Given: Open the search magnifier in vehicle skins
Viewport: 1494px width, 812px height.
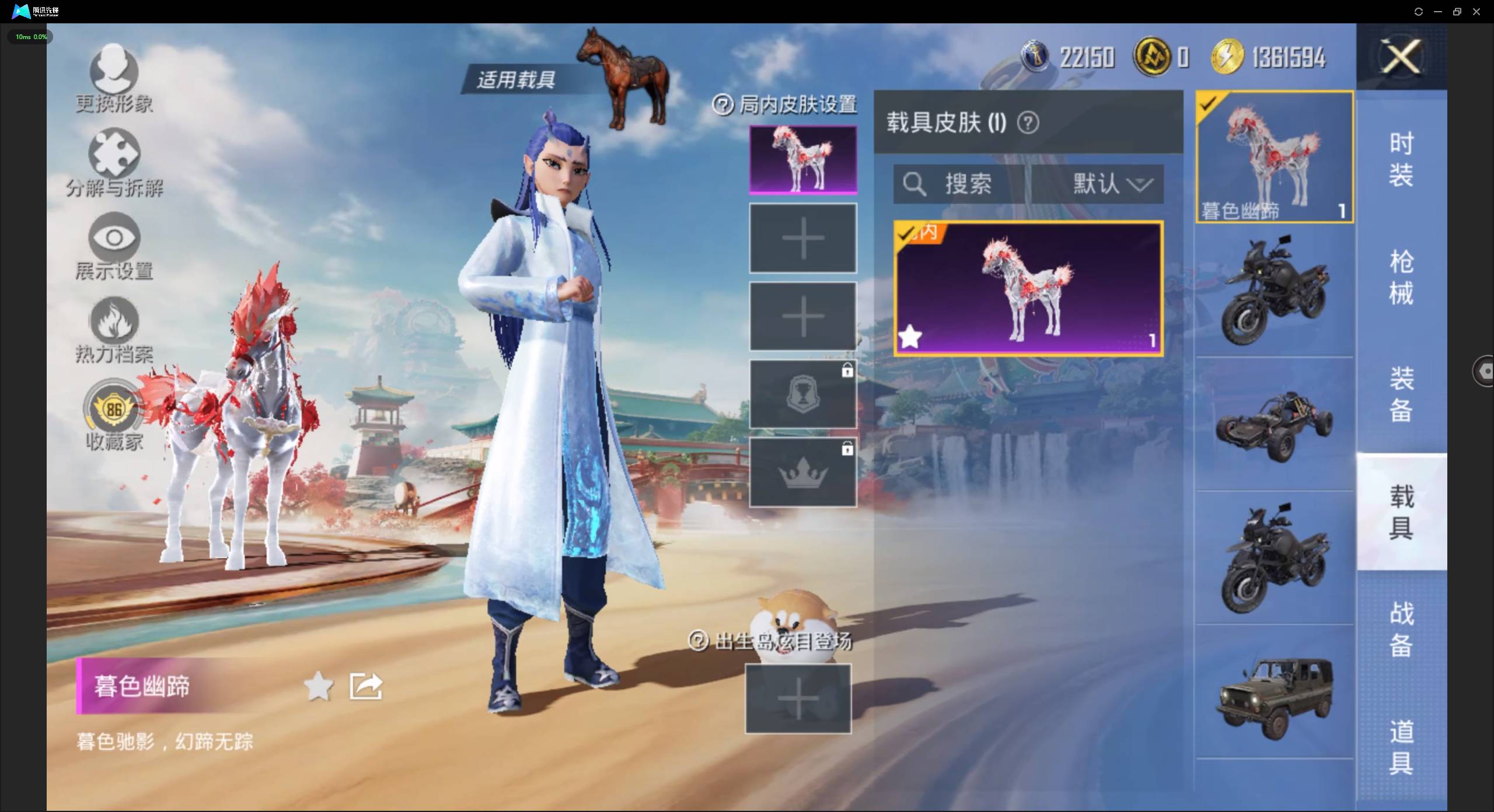Looking at the screenshot, I should pos(914,184).
